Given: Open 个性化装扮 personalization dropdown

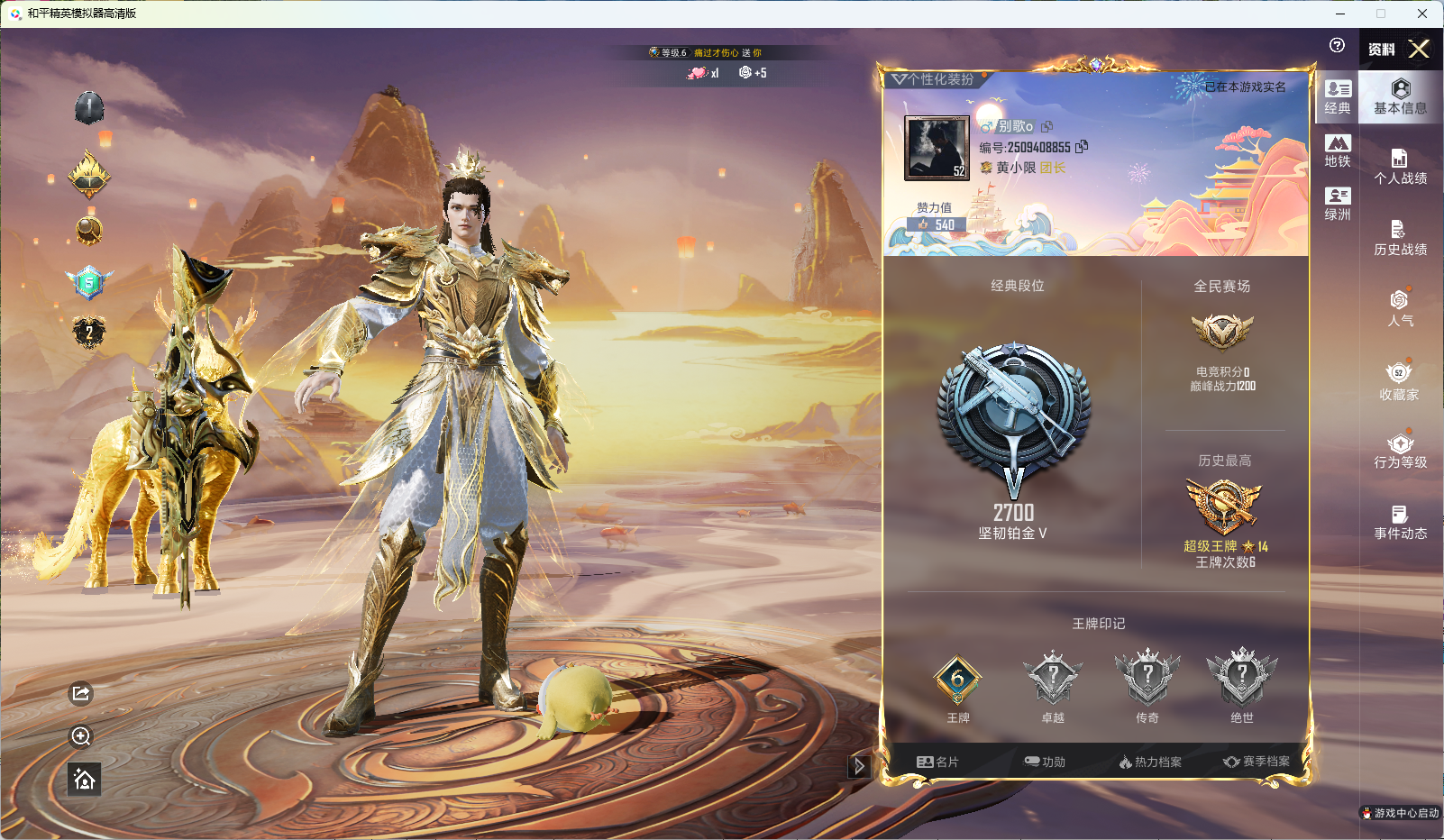Looking at the screenshot, I should point(933,79).
